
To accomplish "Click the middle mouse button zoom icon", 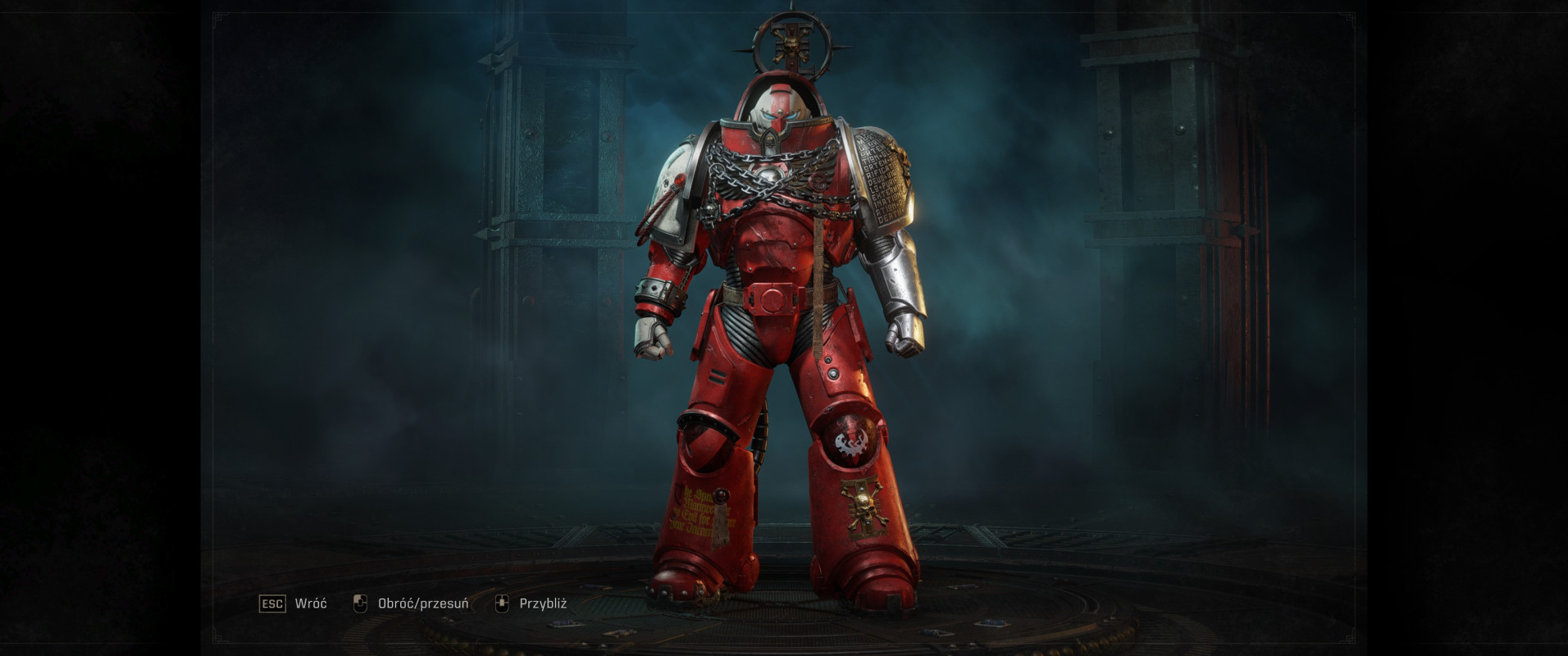I will [504, 603].
